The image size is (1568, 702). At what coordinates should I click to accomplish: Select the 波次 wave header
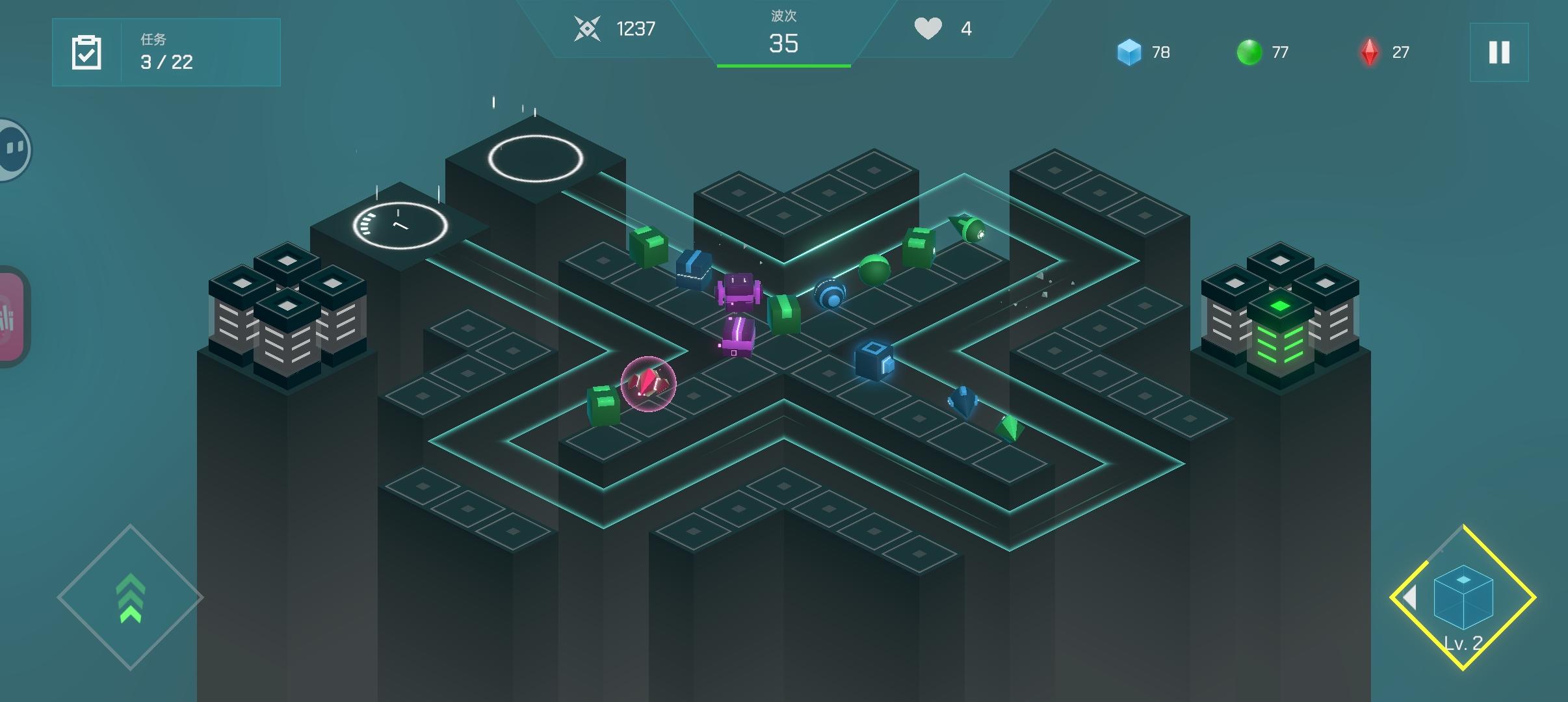coord(783,16)
